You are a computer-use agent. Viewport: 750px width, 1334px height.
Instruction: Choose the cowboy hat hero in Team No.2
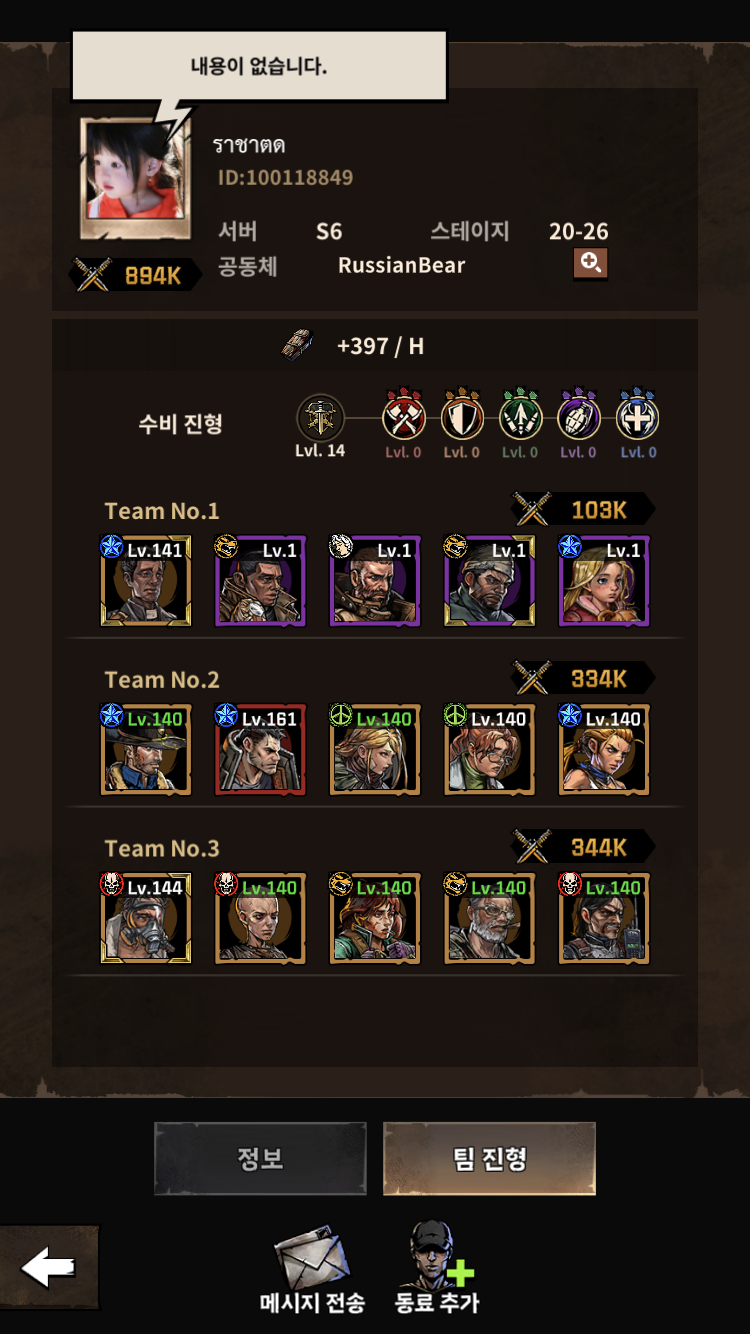[x=146, y=751]
